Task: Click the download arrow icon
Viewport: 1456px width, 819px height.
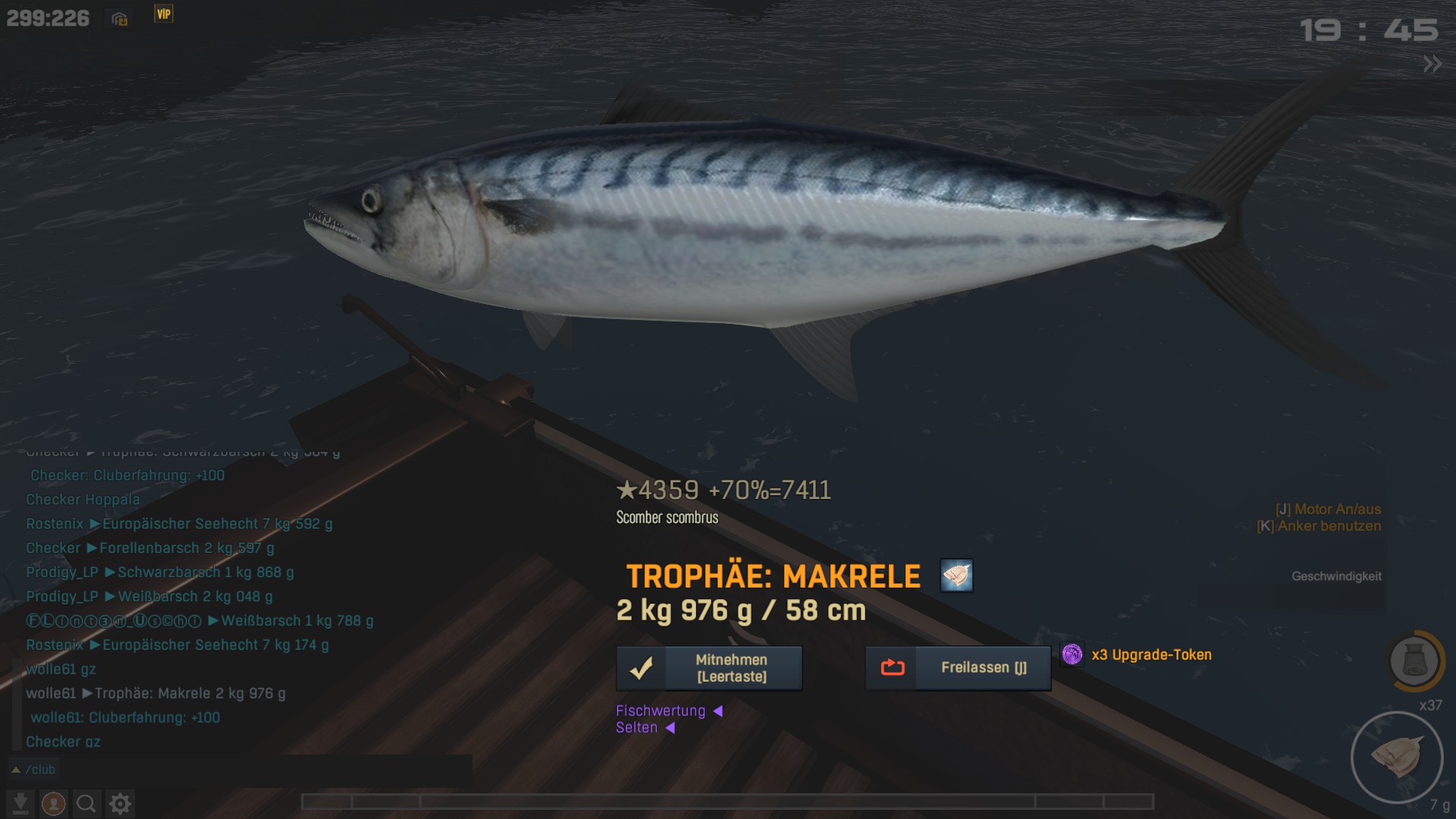Action: coord(20,803)
